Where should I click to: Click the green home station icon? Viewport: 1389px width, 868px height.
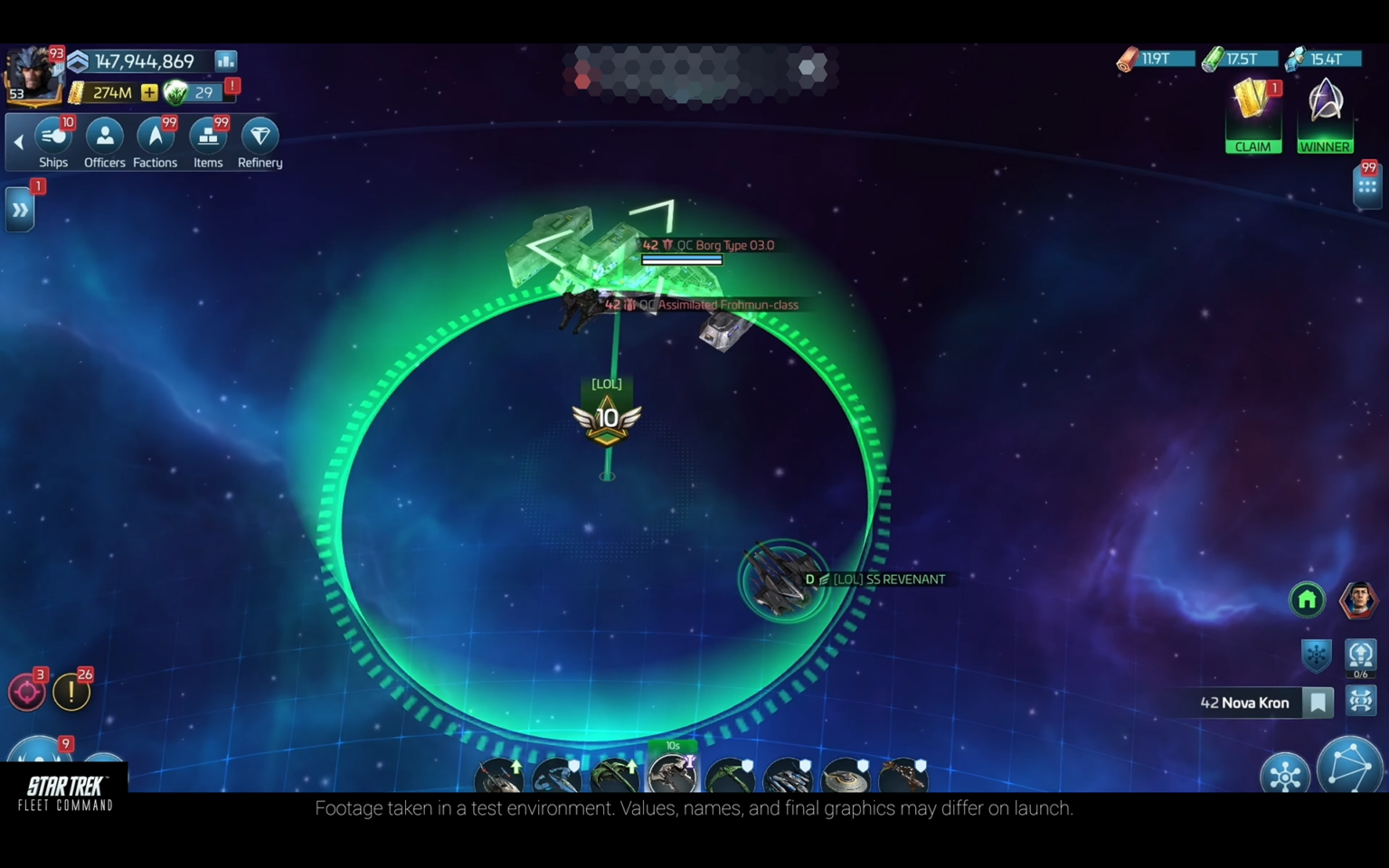pos(1307,599)
